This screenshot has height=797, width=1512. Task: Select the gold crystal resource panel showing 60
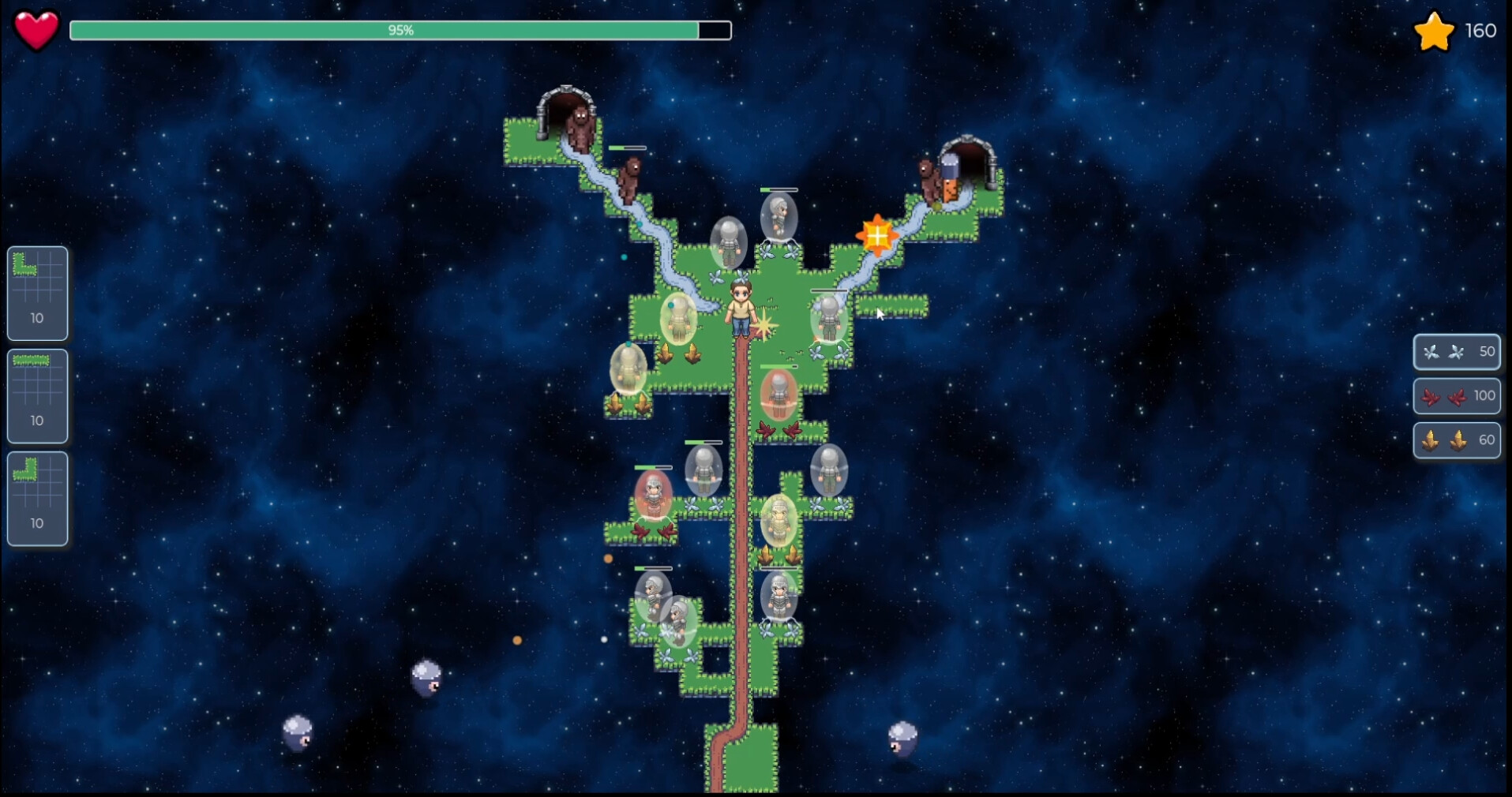click(x=1456, y=440)
